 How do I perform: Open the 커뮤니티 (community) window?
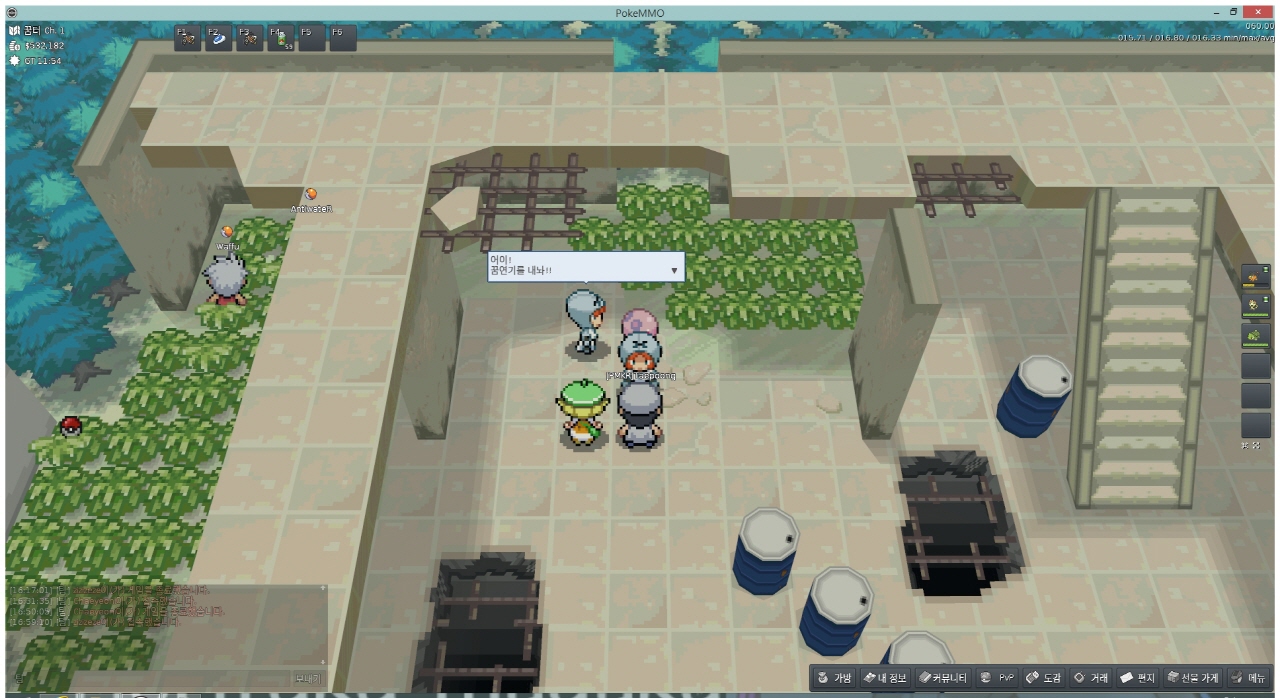[943, 678]
